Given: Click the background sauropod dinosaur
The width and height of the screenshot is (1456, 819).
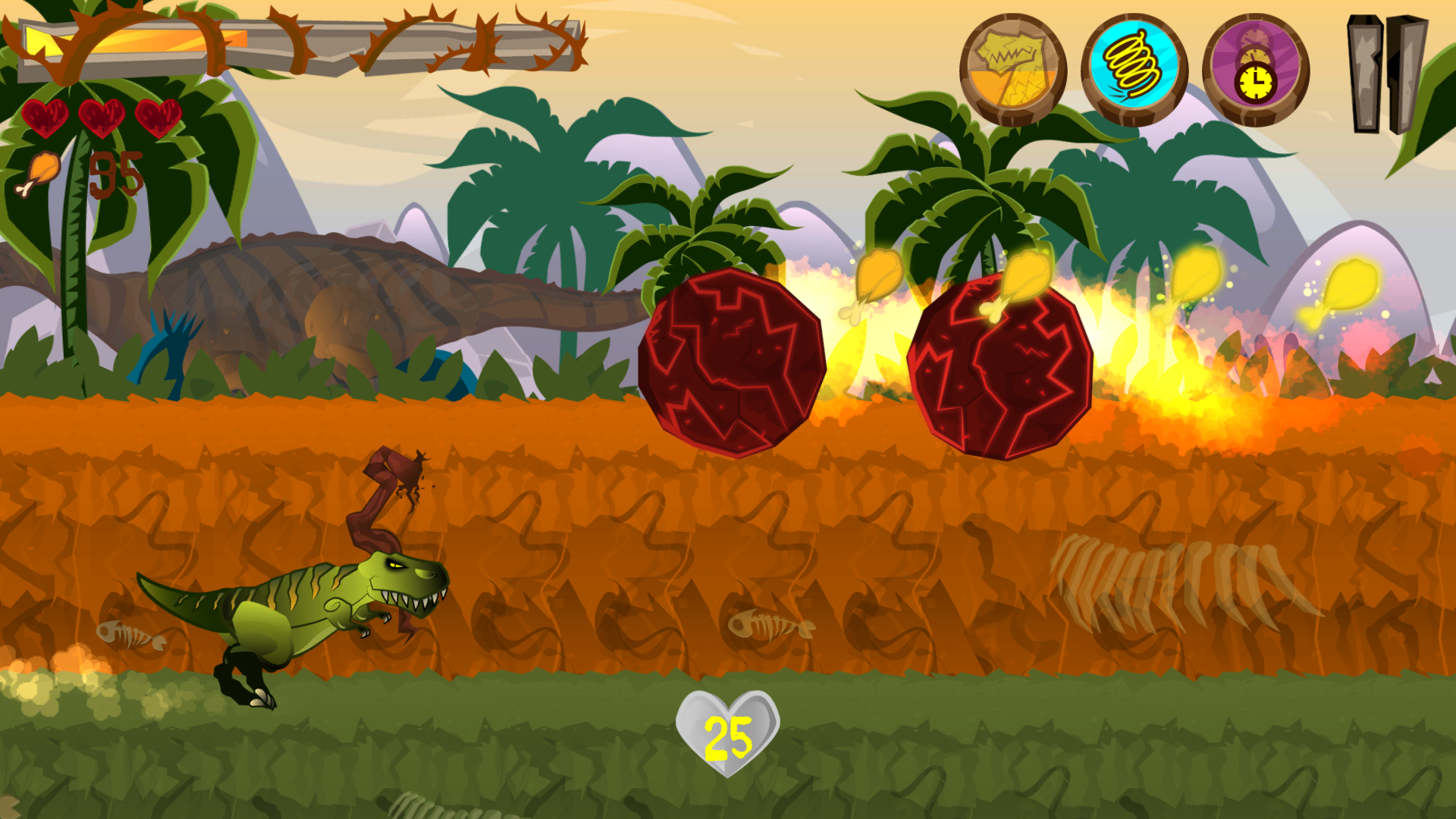Looking at the screenshot, I should [341, 303].
